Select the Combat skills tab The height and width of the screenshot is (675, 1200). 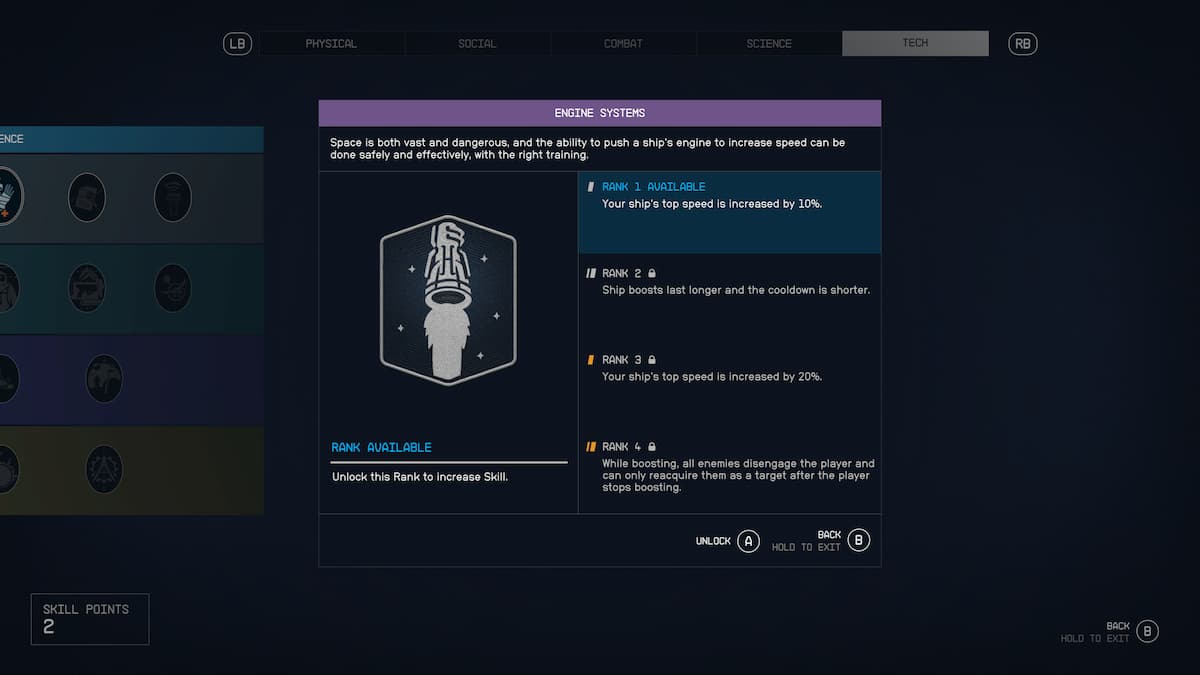click(623, 44)
